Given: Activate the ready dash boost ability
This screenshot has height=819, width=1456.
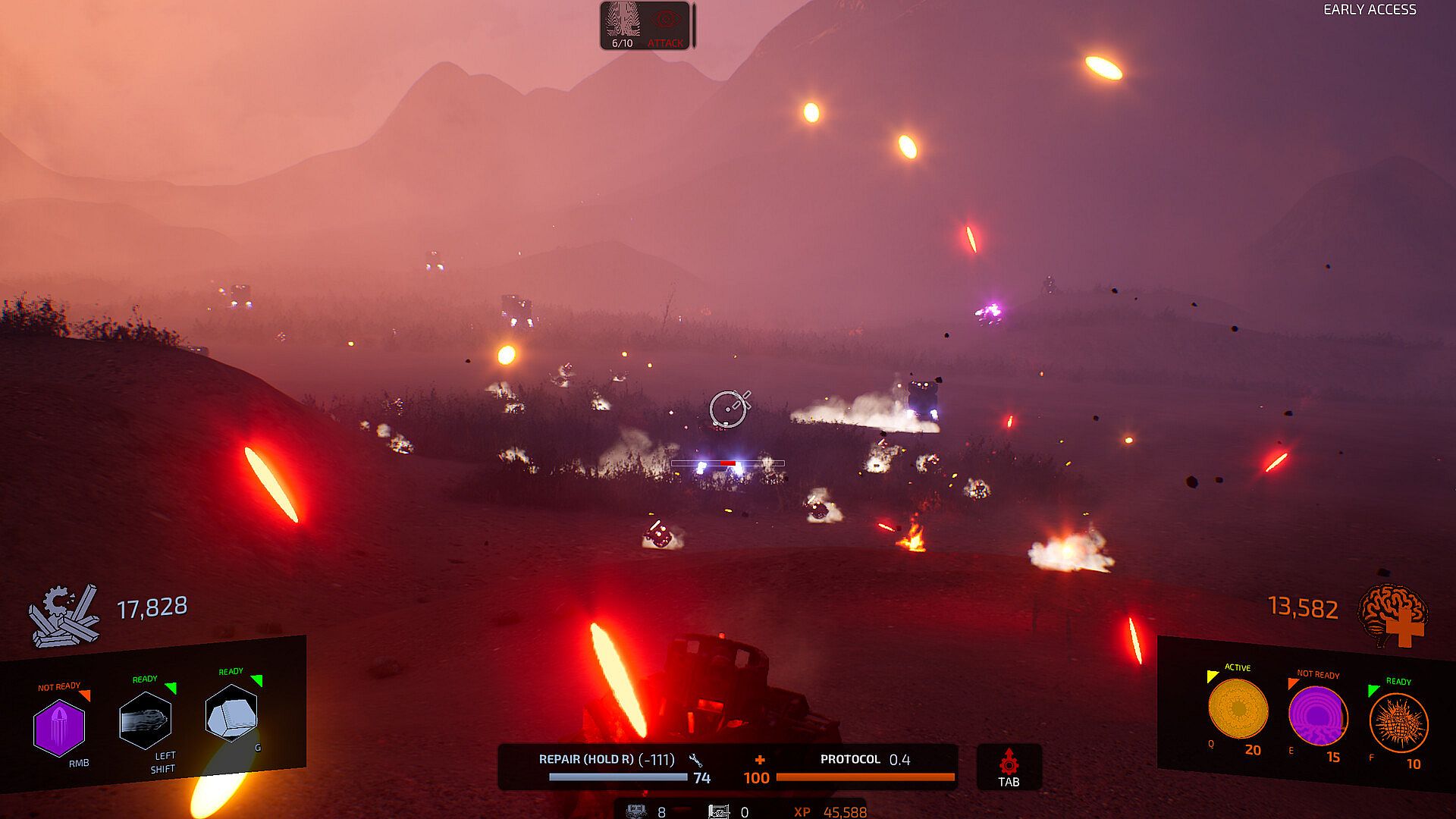Looking at the screenshot, I should 145,720.
